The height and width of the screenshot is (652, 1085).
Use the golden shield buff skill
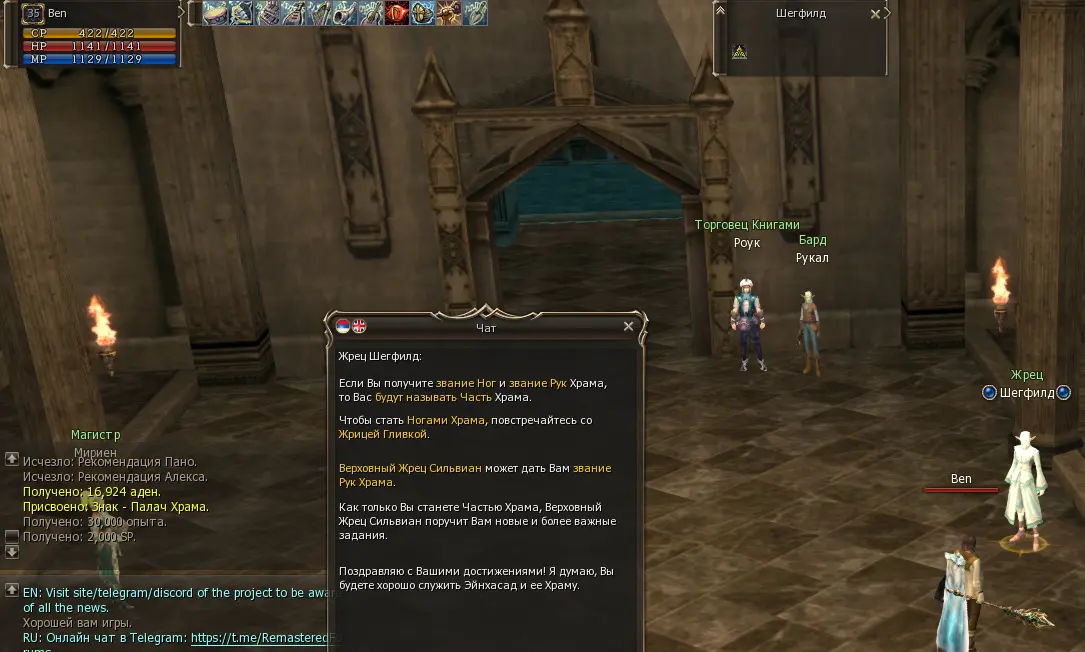click(x=423, y=13)
